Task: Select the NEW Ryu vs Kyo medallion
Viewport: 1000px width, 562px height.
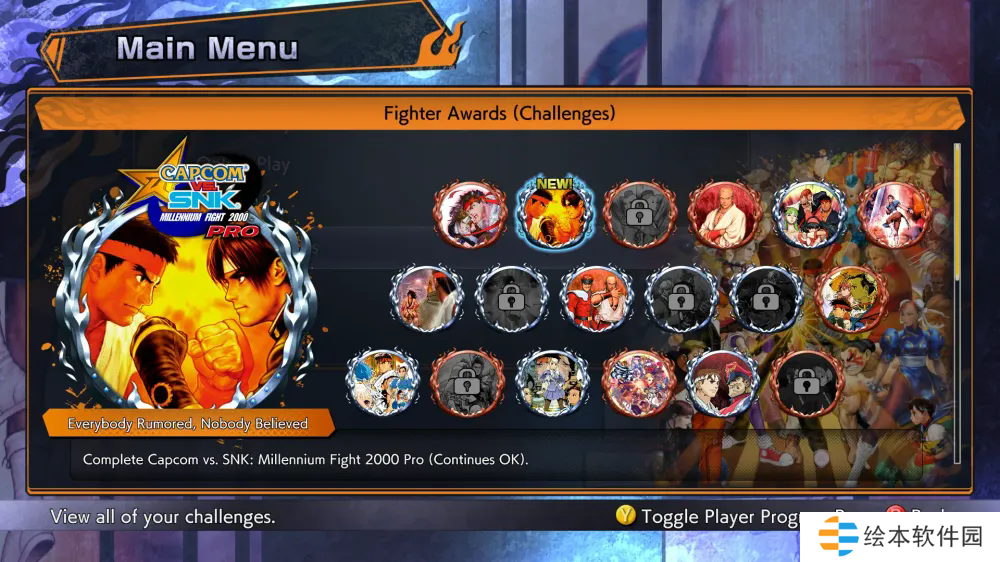Action: 553,214
